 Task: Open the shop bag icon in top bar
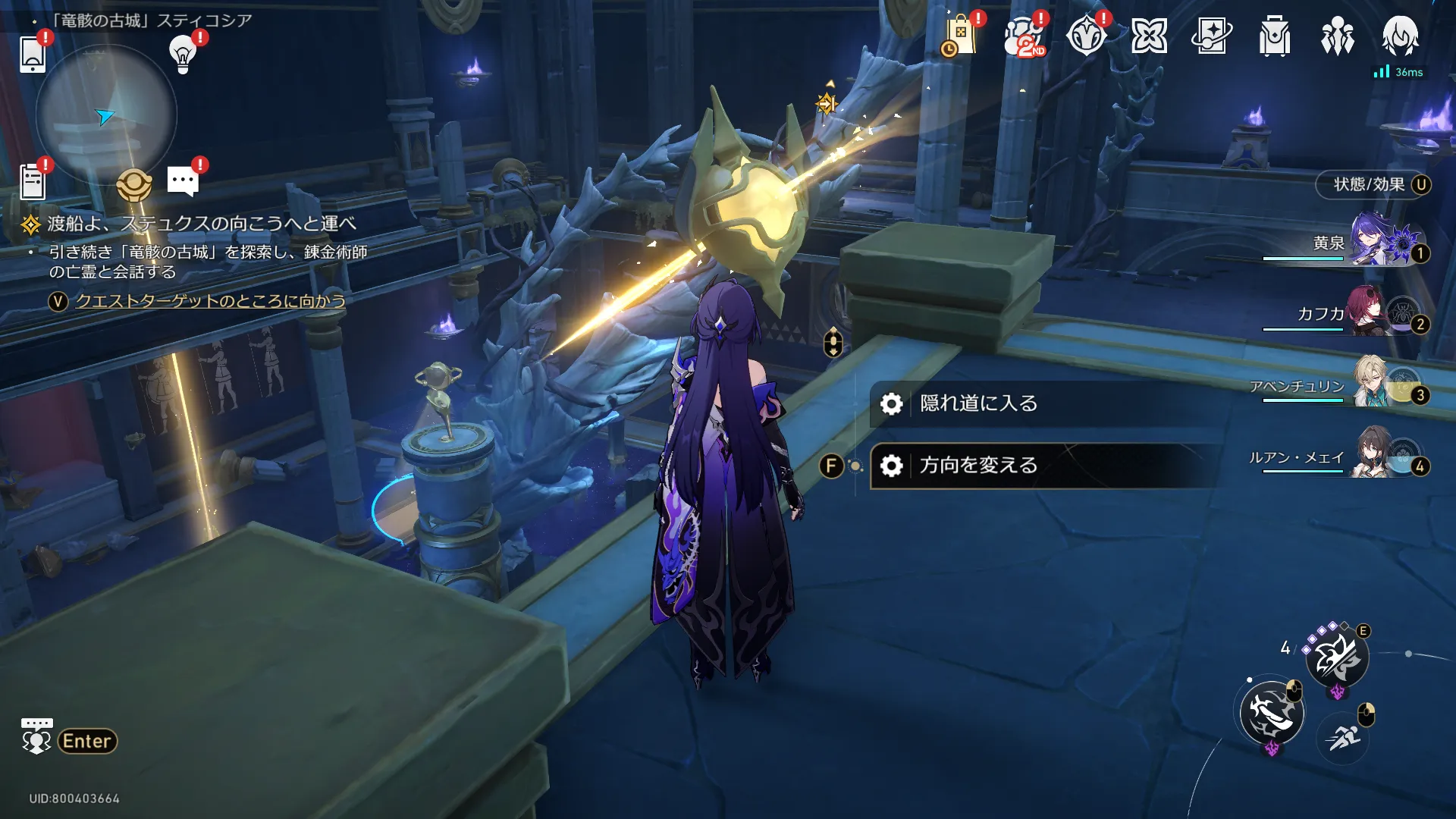[960, 36]
